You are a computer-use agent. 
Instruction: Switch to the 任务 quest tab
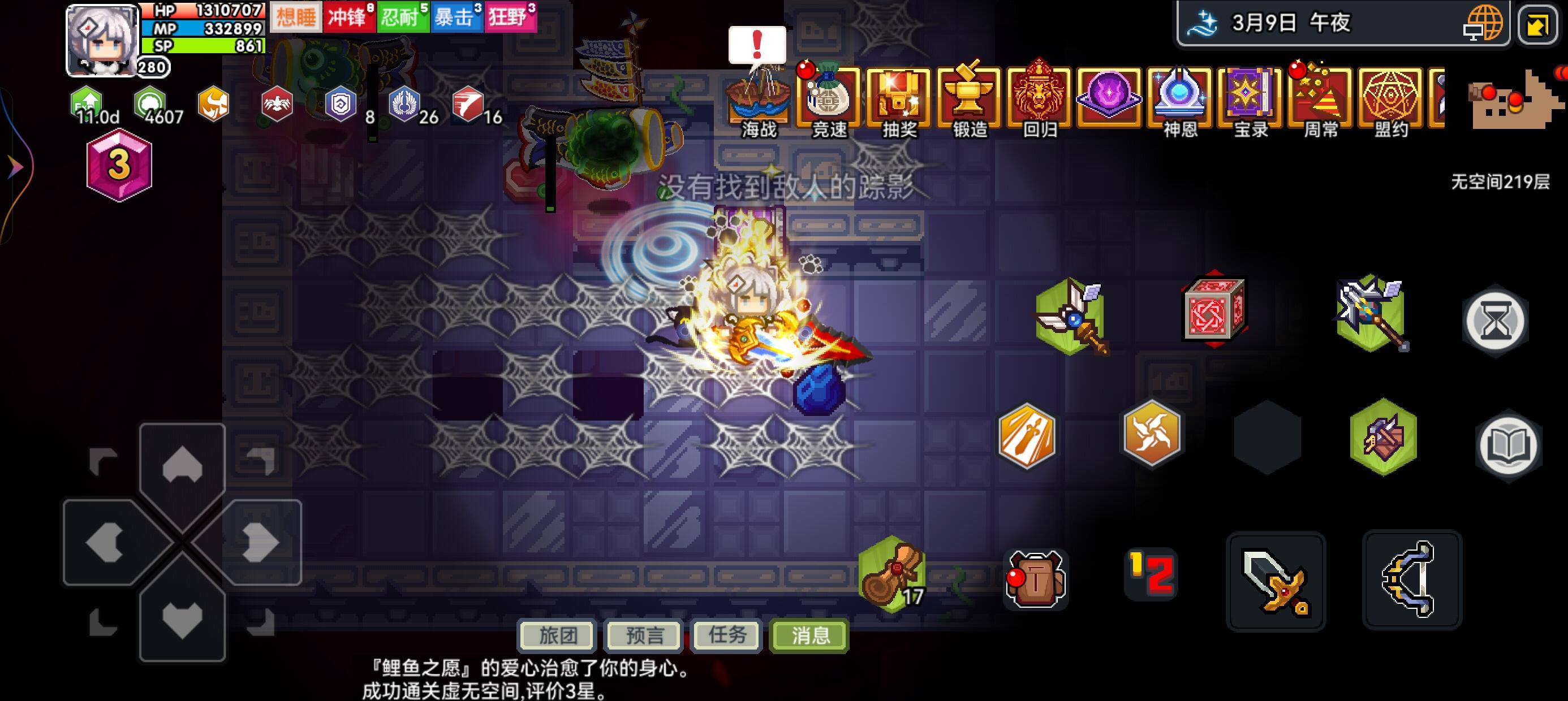(725, 637)
